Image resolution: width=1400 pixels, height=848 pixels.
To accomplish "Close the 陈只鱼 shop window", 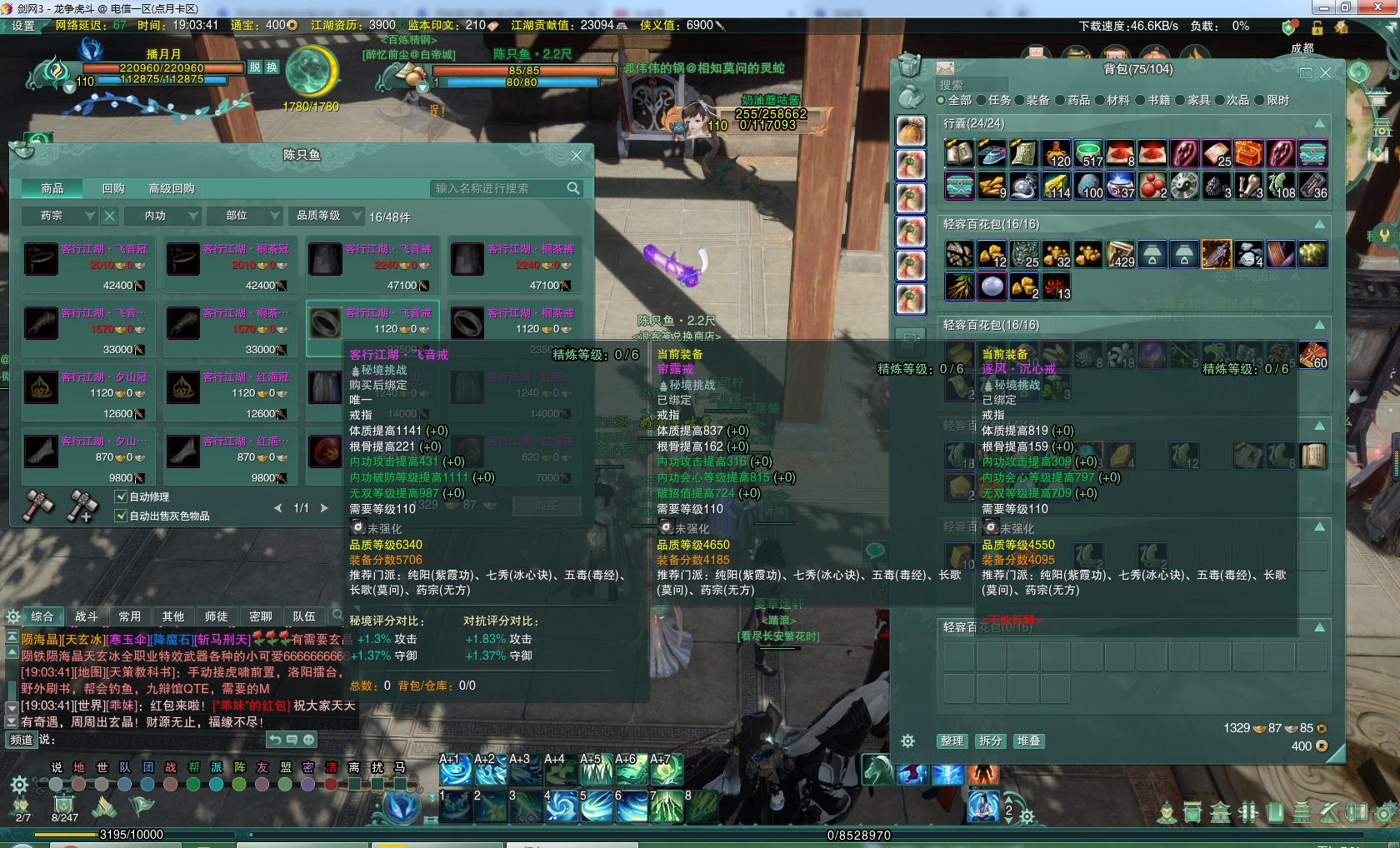I will coord(577,155).
